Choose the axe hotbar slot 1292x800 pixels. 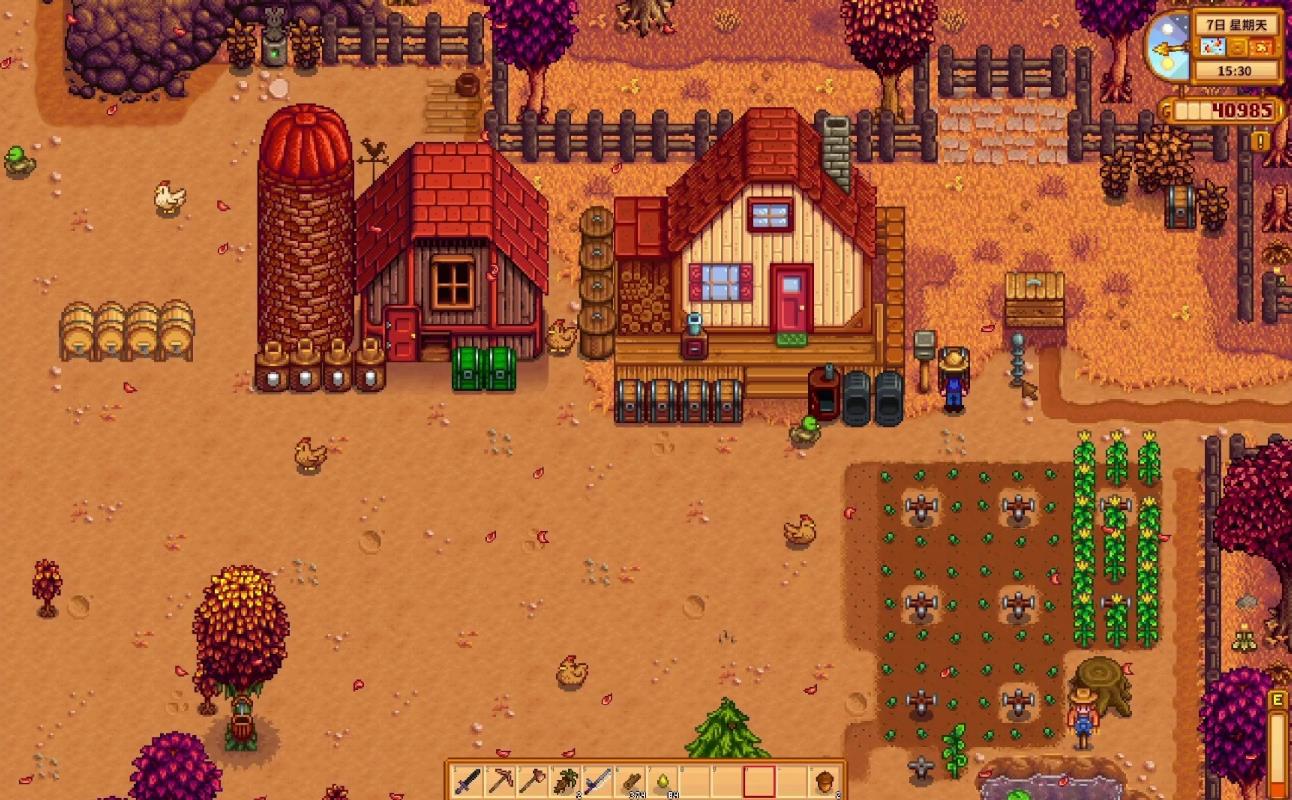pos(533,781)
